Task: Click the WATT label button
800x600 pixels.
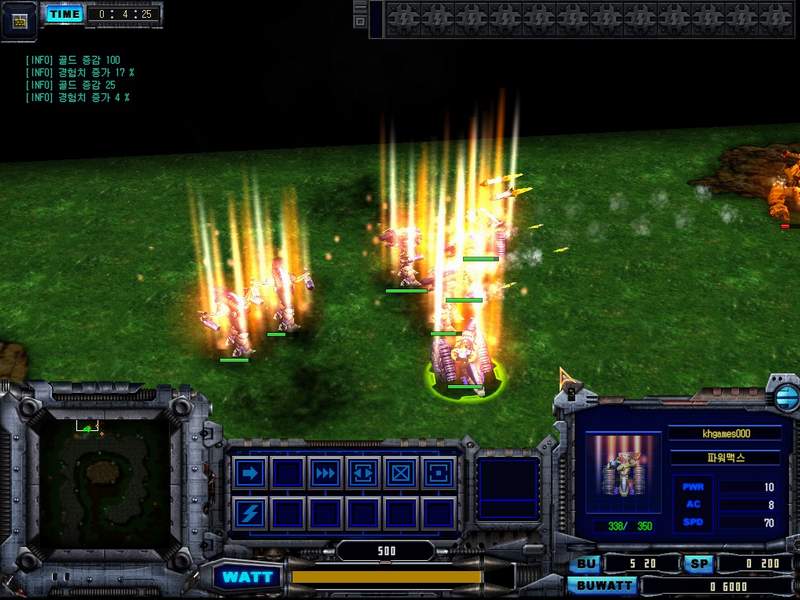Action: click(x=247, y=577)
